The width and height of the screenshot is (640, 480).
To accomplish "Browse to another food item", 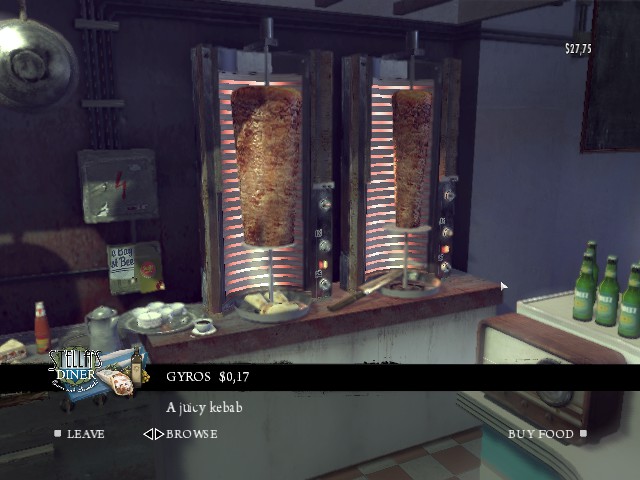I will [180, 434].
